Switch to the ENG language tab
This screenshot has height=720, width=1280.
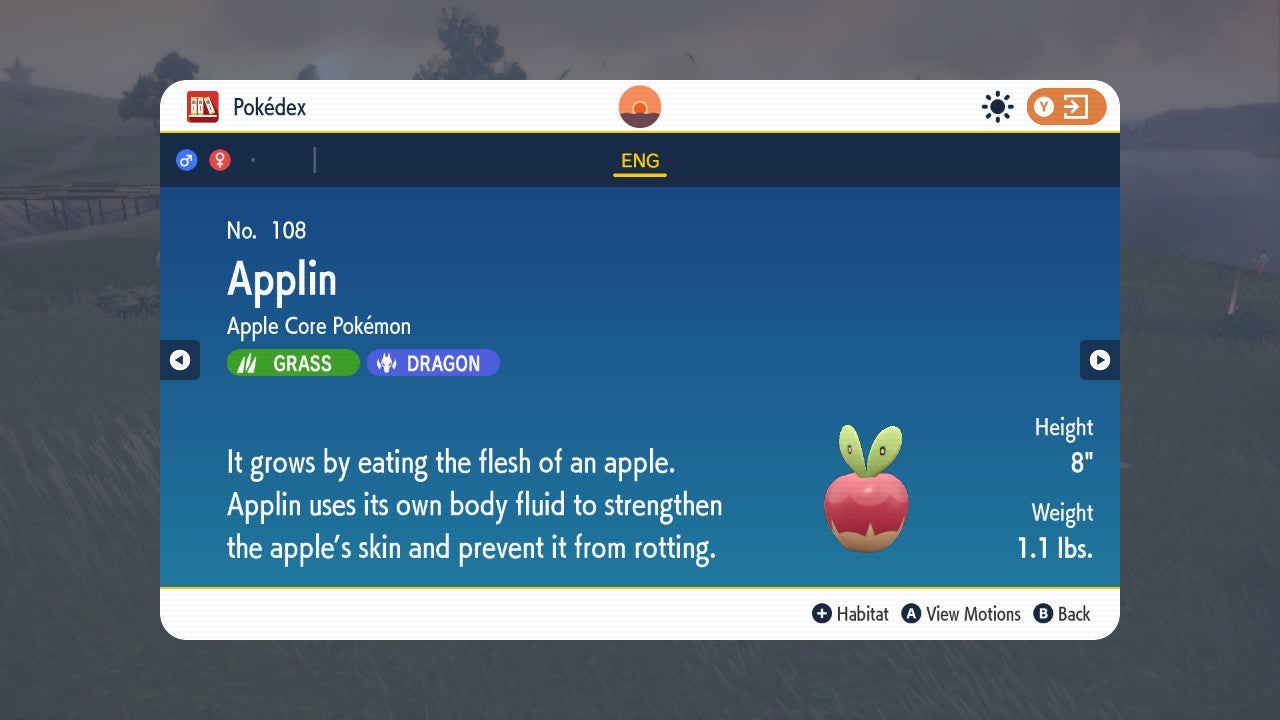[639, 160]
